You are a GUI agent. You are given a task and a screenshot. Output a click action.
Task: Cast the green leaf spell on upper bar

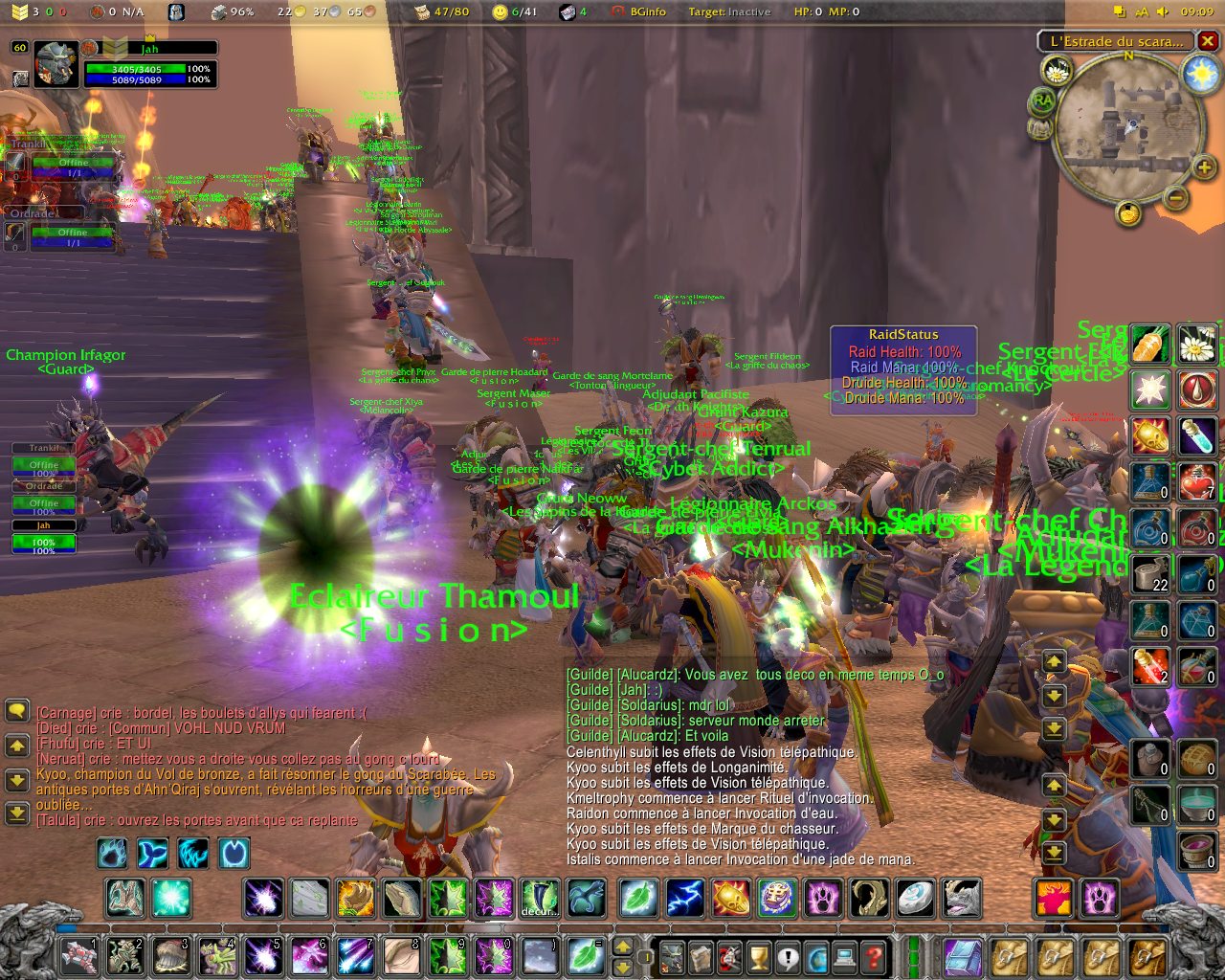coord(638,898)
